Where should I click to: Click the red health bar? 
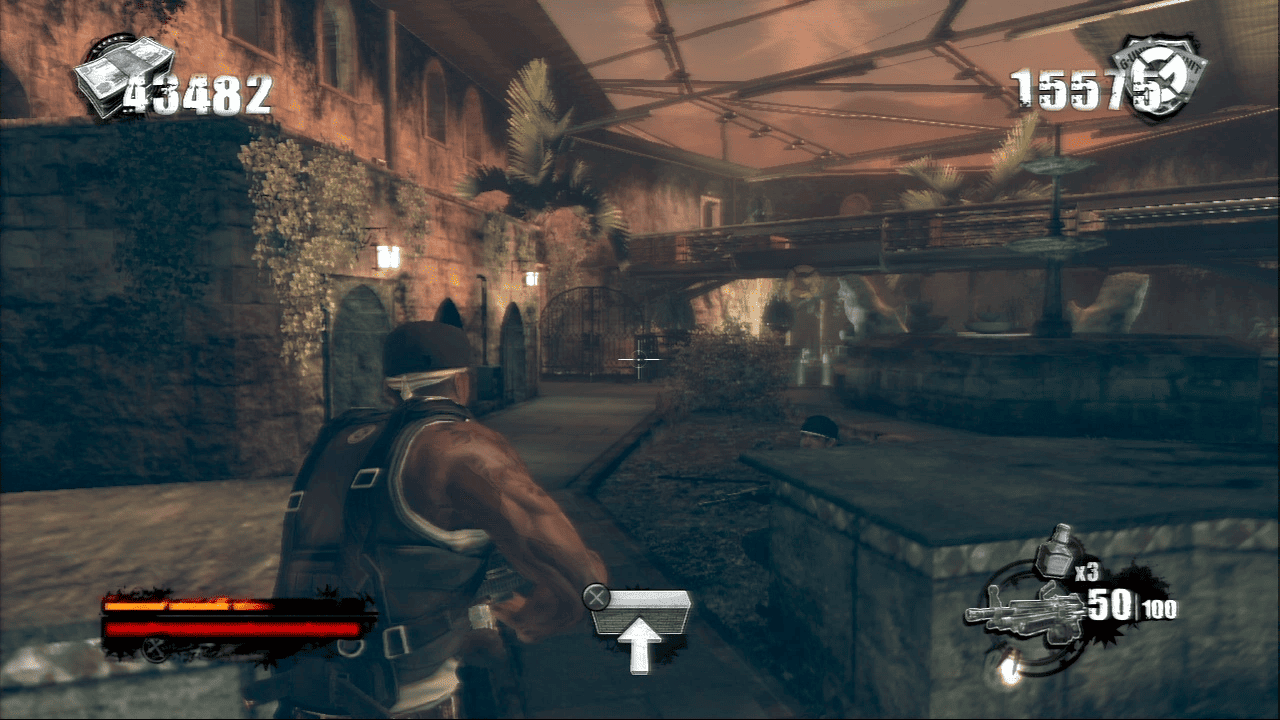230,628
